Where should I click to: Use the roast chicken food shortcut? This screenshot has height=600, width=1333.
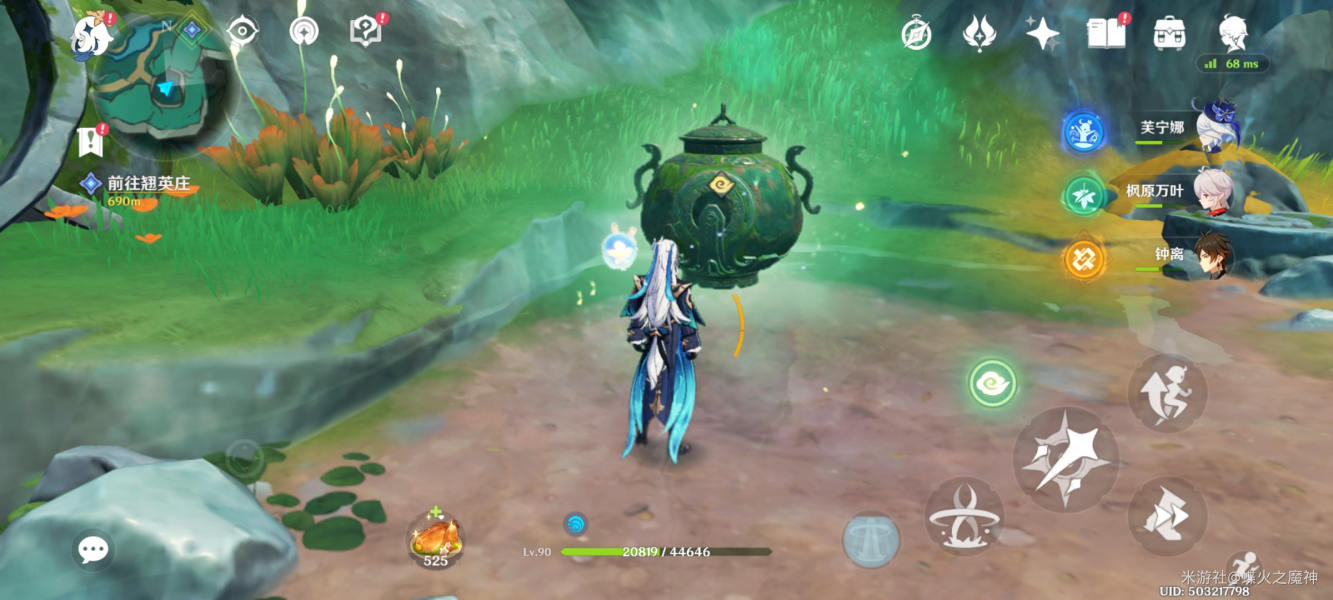pos(436,540)
